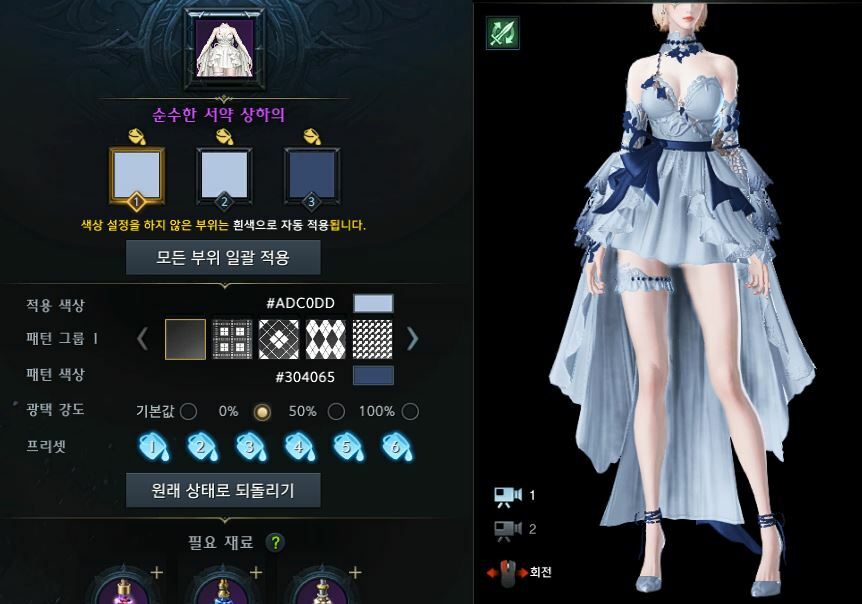Image resolution: width=862 pixels, height=604 pixels.
Task: Pick the argyle diamond pattern
Action: [325, 340]
